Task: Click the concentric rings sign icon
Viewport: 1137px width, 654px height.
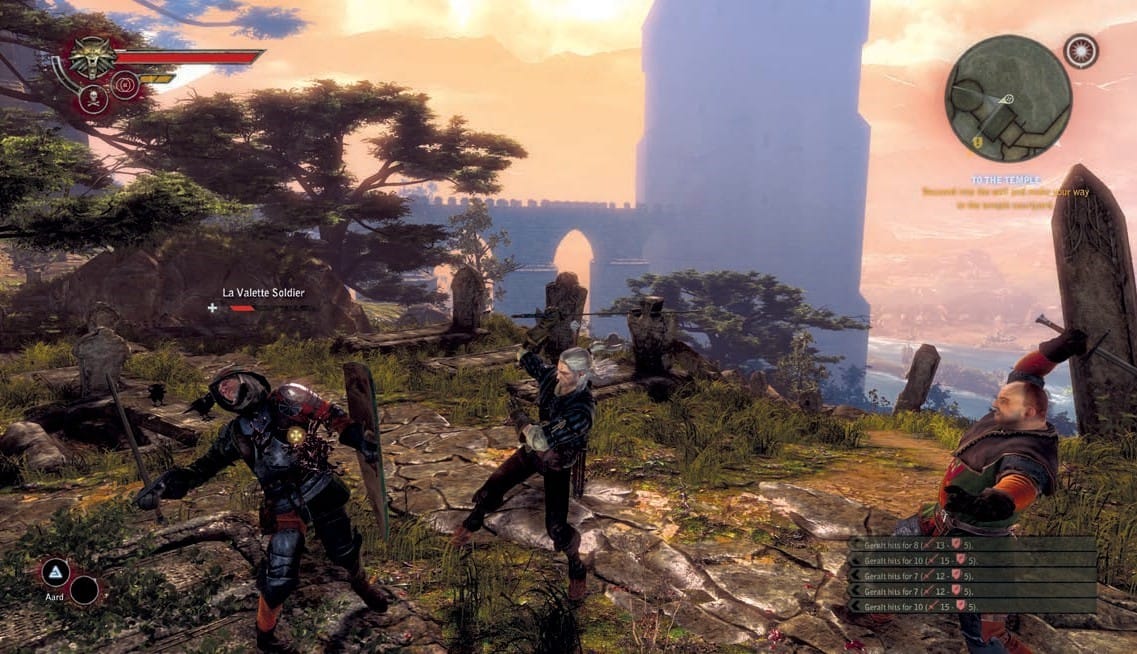Action: click(x=126, y=85)
